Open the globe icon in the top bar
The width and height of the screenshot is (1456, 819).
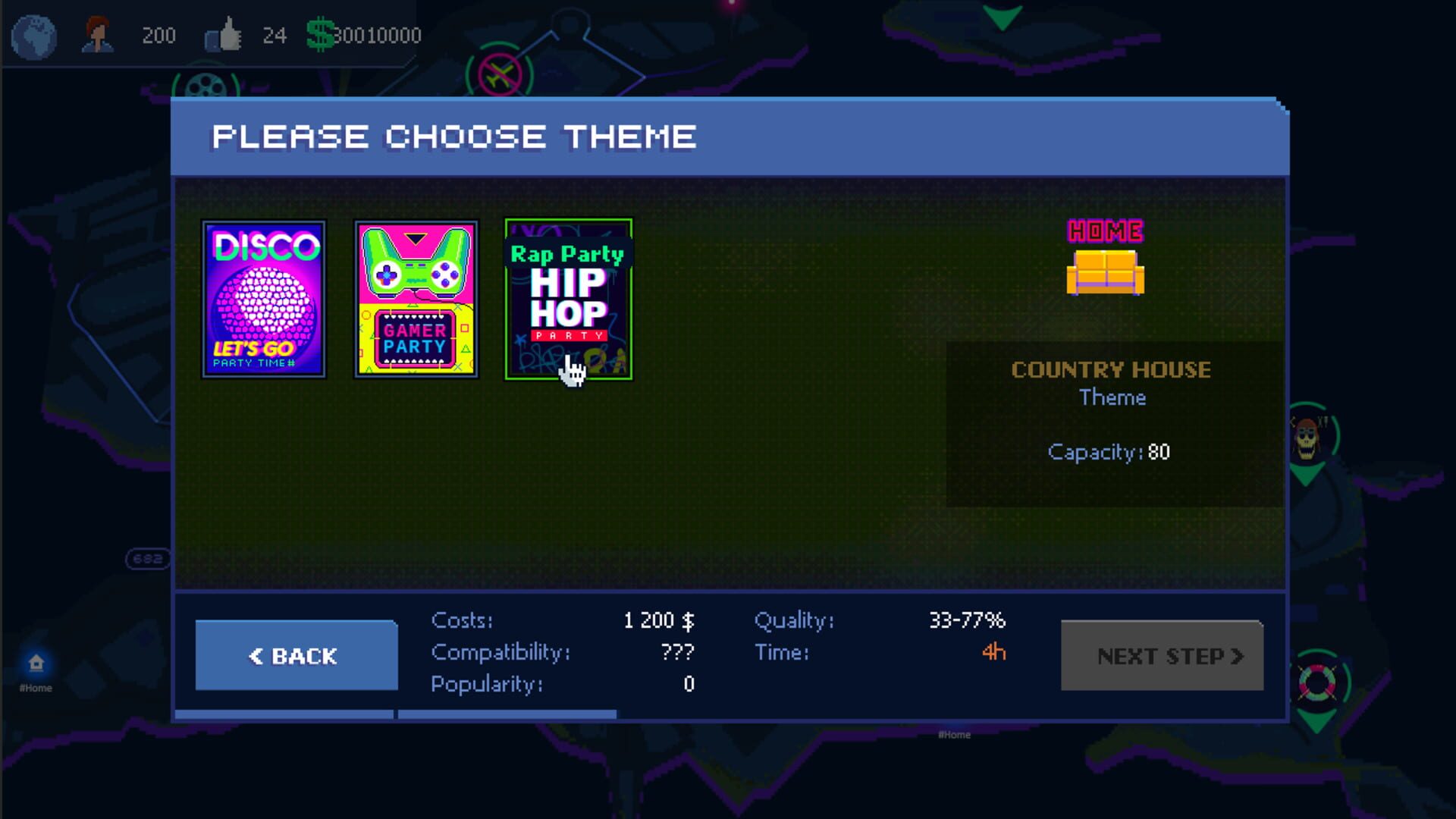33,36
